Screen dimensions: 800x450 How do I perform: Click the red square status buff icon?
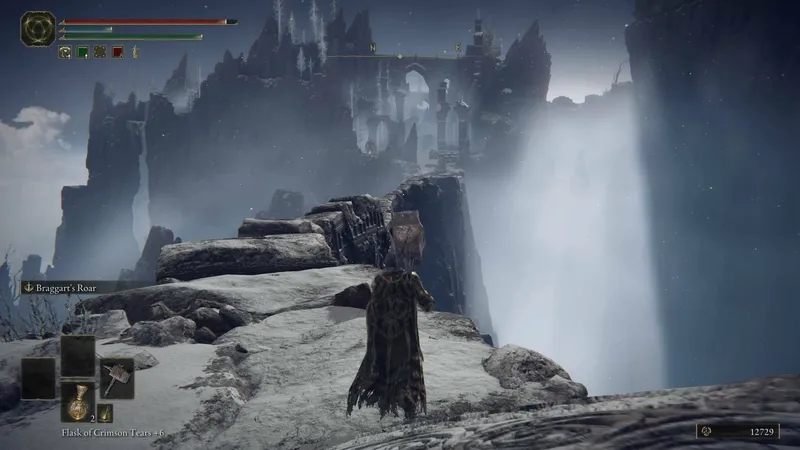click(117, 51)
